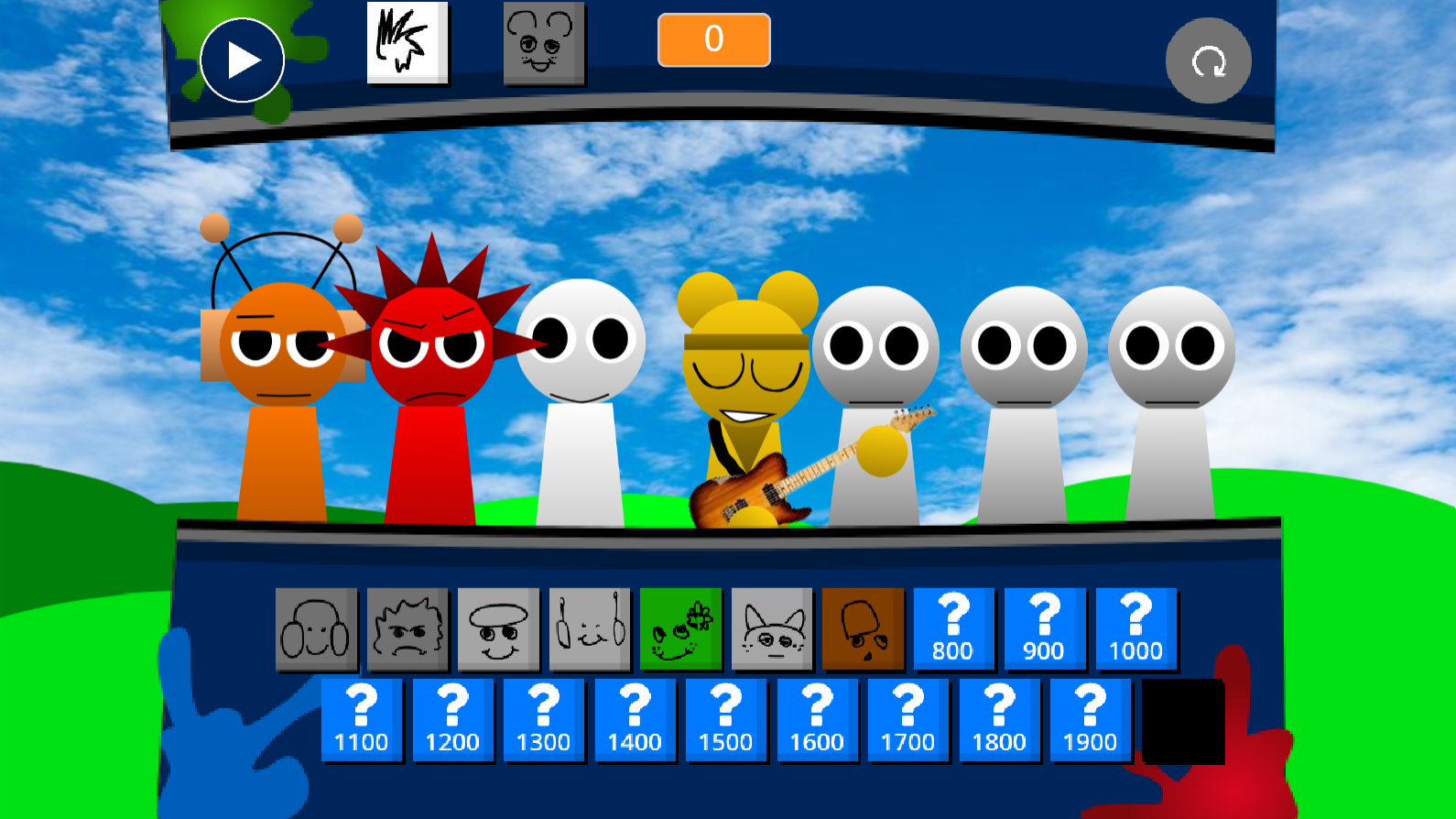
Task: Select the headphones character sound icon
Action: [316, 628]
